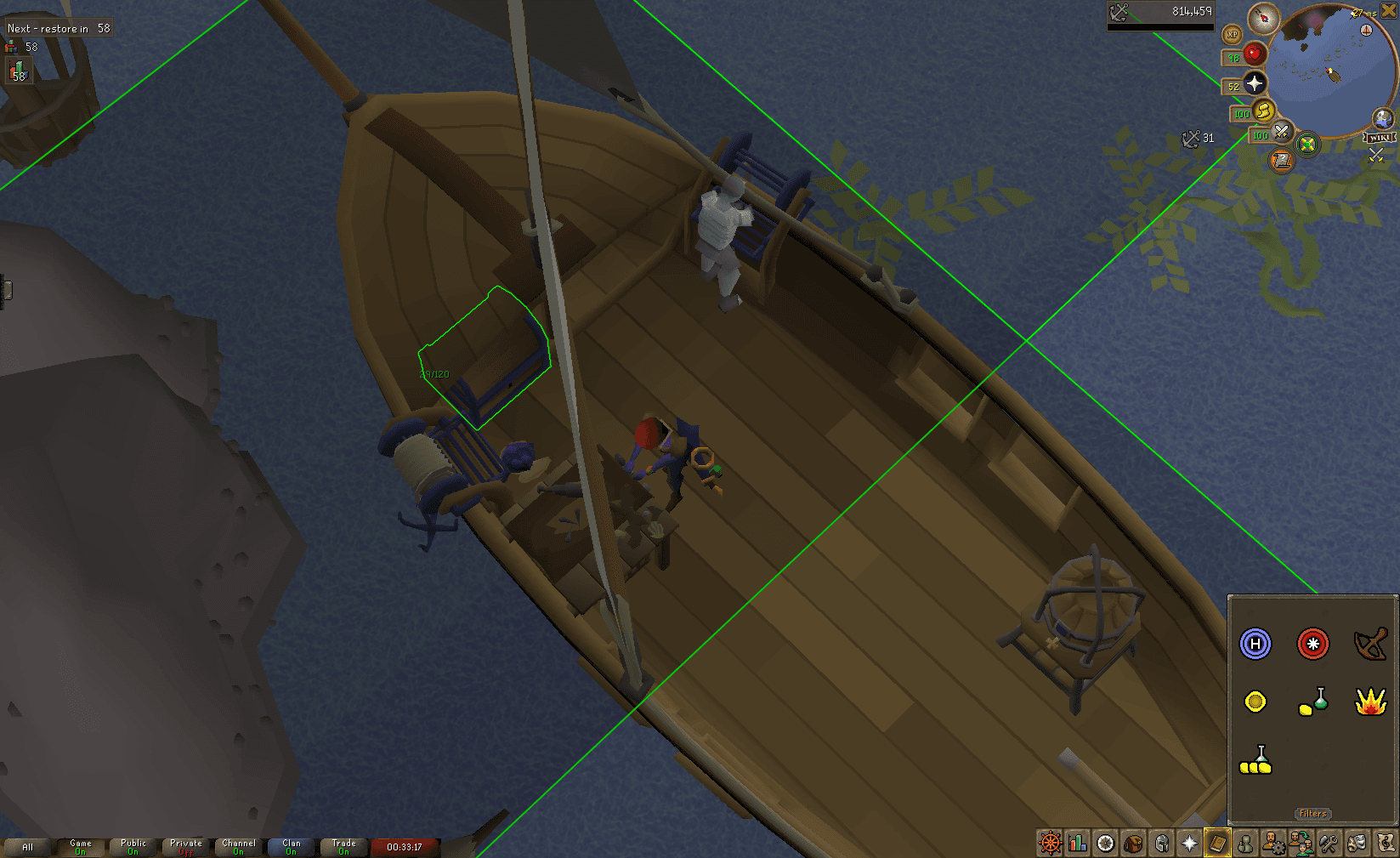Image resolution: width=1400 pixels, height=858 pixels.
Task: Click the hitpoints orb showing 98
Action: click(x=1254, y=54)
